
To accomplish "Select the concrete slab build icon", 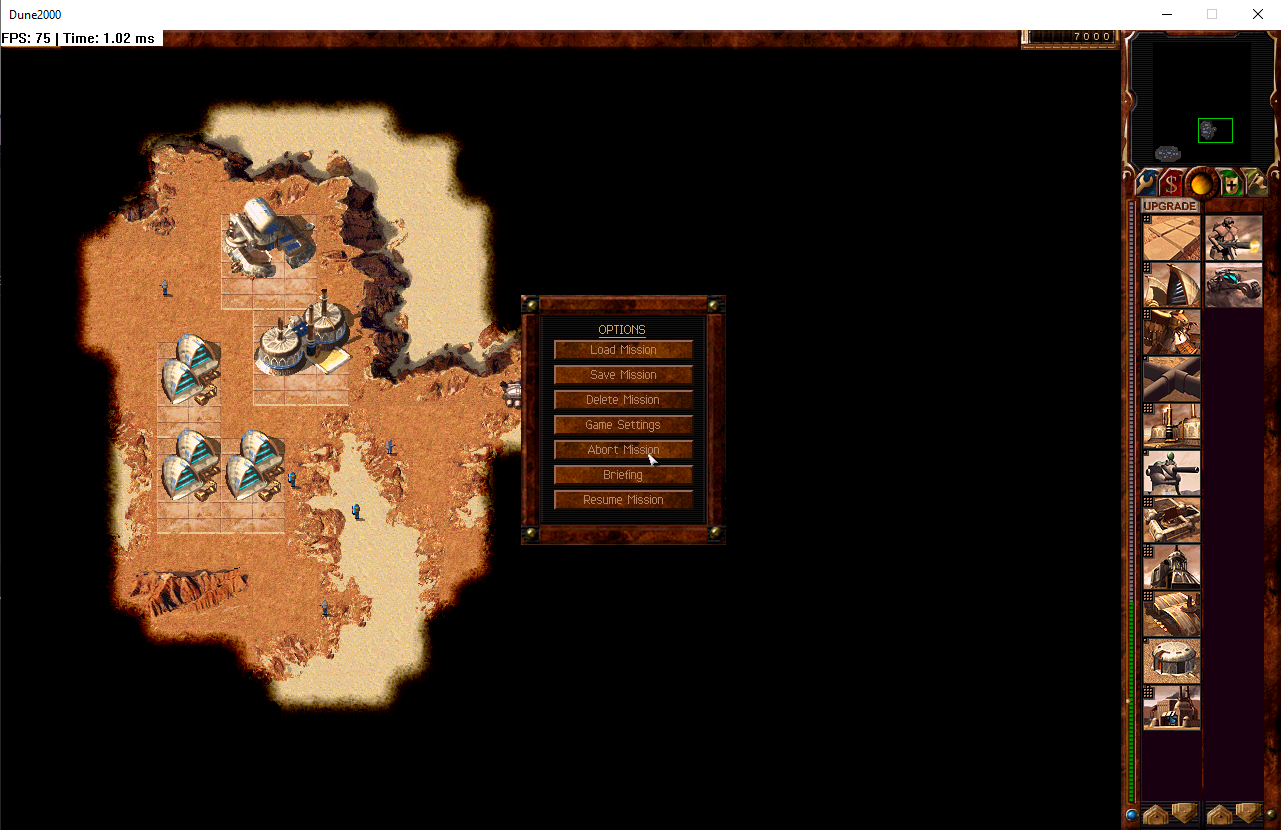I will pos(1171,237).
